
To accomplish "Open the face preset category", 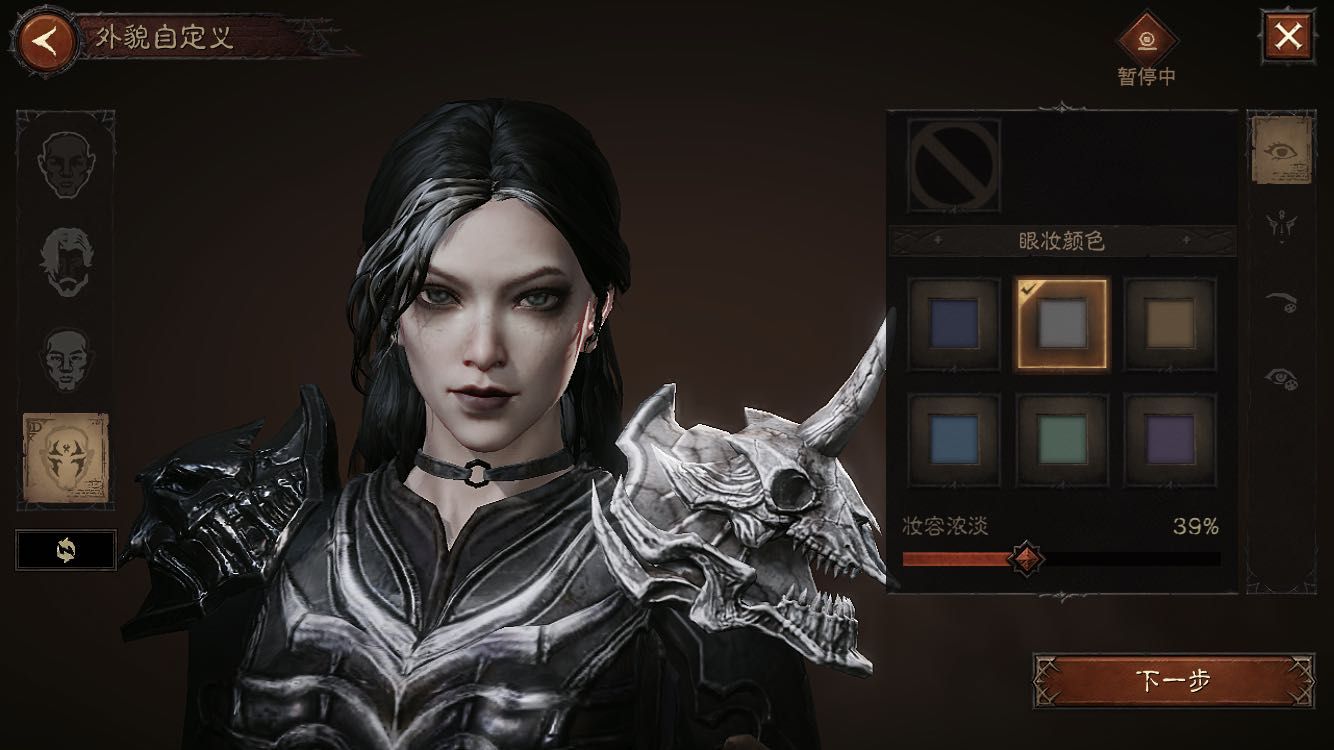I will (x=67, y=164).
